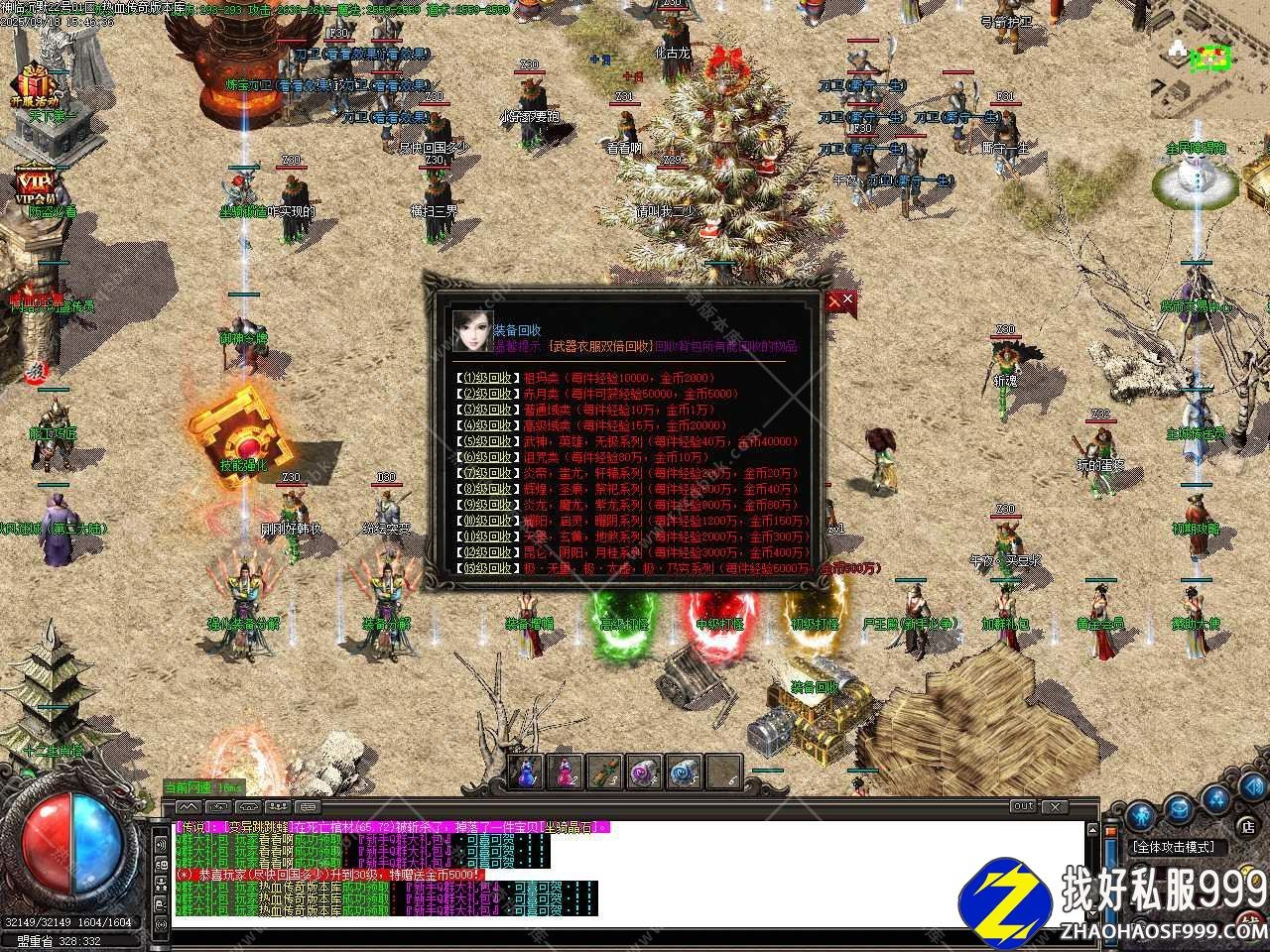This screenshot has height=952, width=1270.
Task: Select the ②级回收 recycle link
Action: [485, 394]
